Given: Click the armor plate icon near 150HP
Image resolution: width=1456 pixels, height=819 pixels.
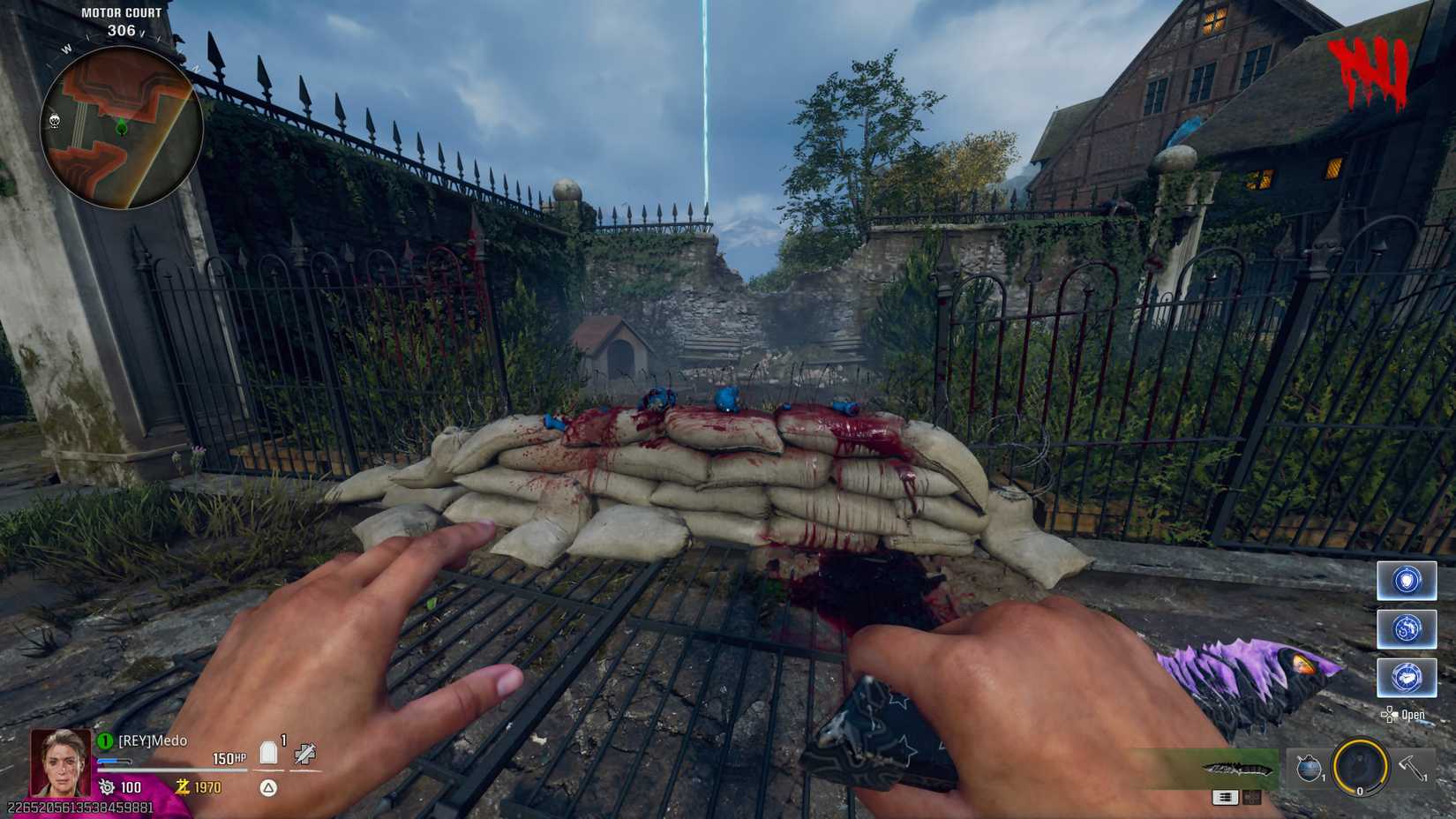Looking at the screenshot, I should 267,750.
